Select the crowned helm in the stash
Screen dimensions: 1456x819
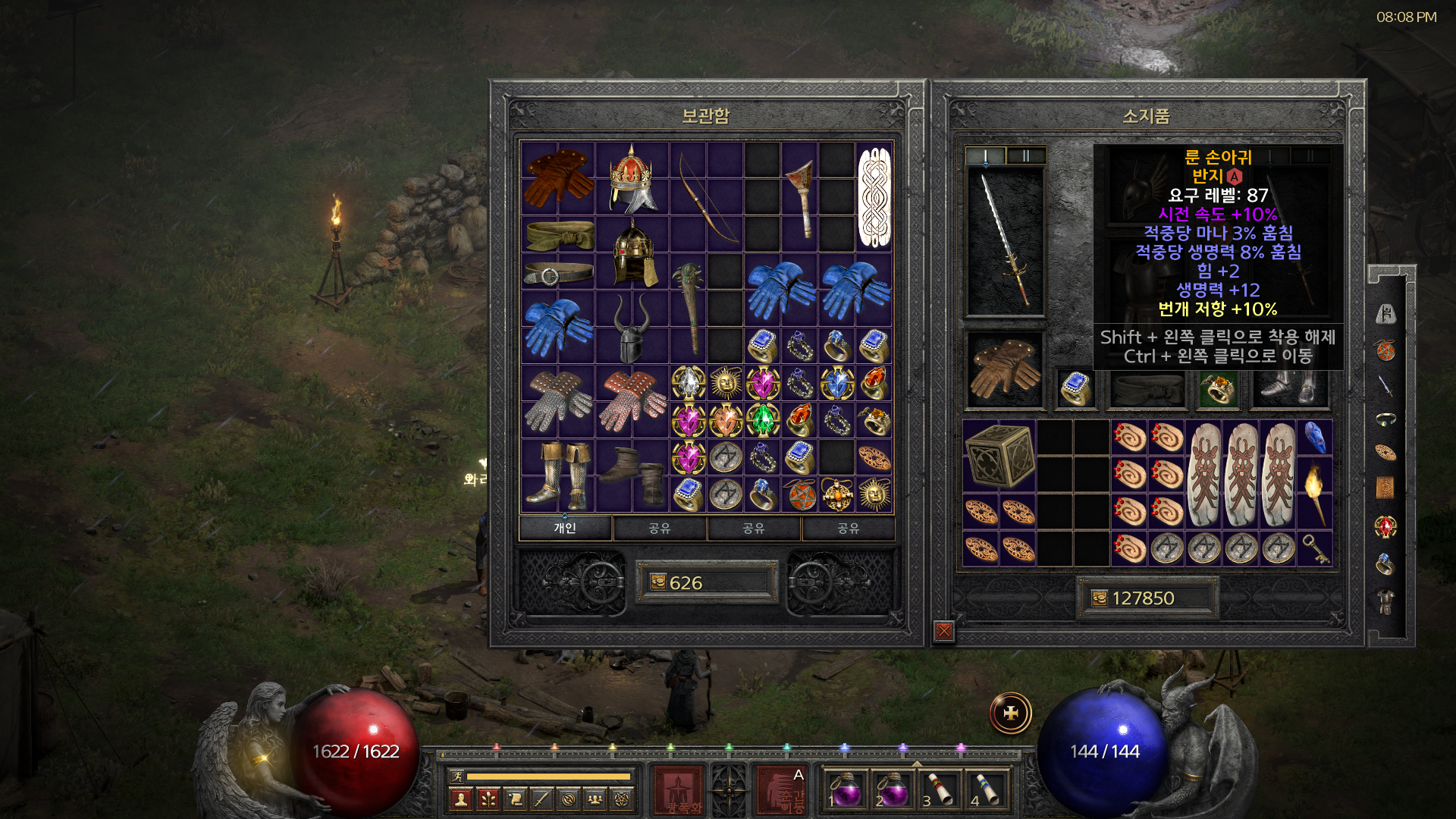[632, 179]
